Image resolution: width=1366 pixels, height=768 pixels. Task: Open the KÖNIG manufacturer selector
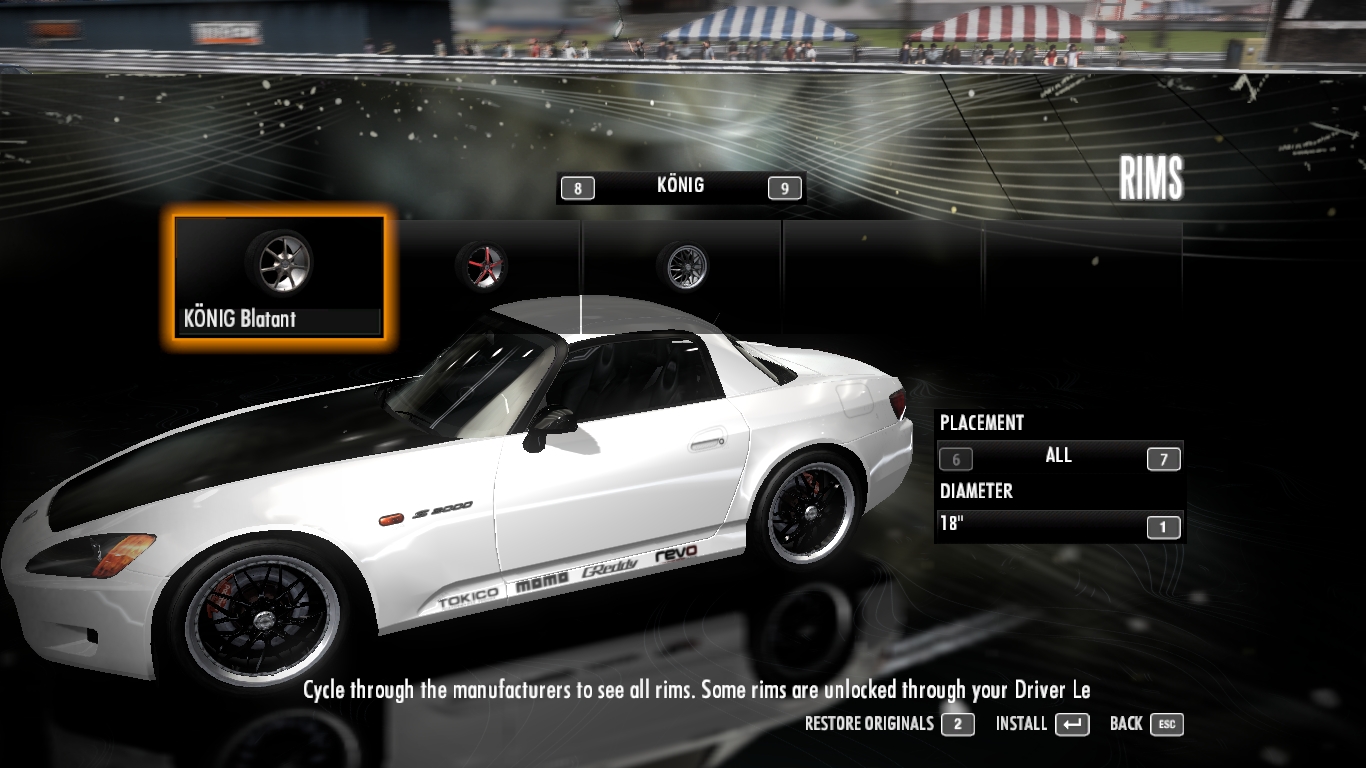pyautogui.click(x=680, y=186)
